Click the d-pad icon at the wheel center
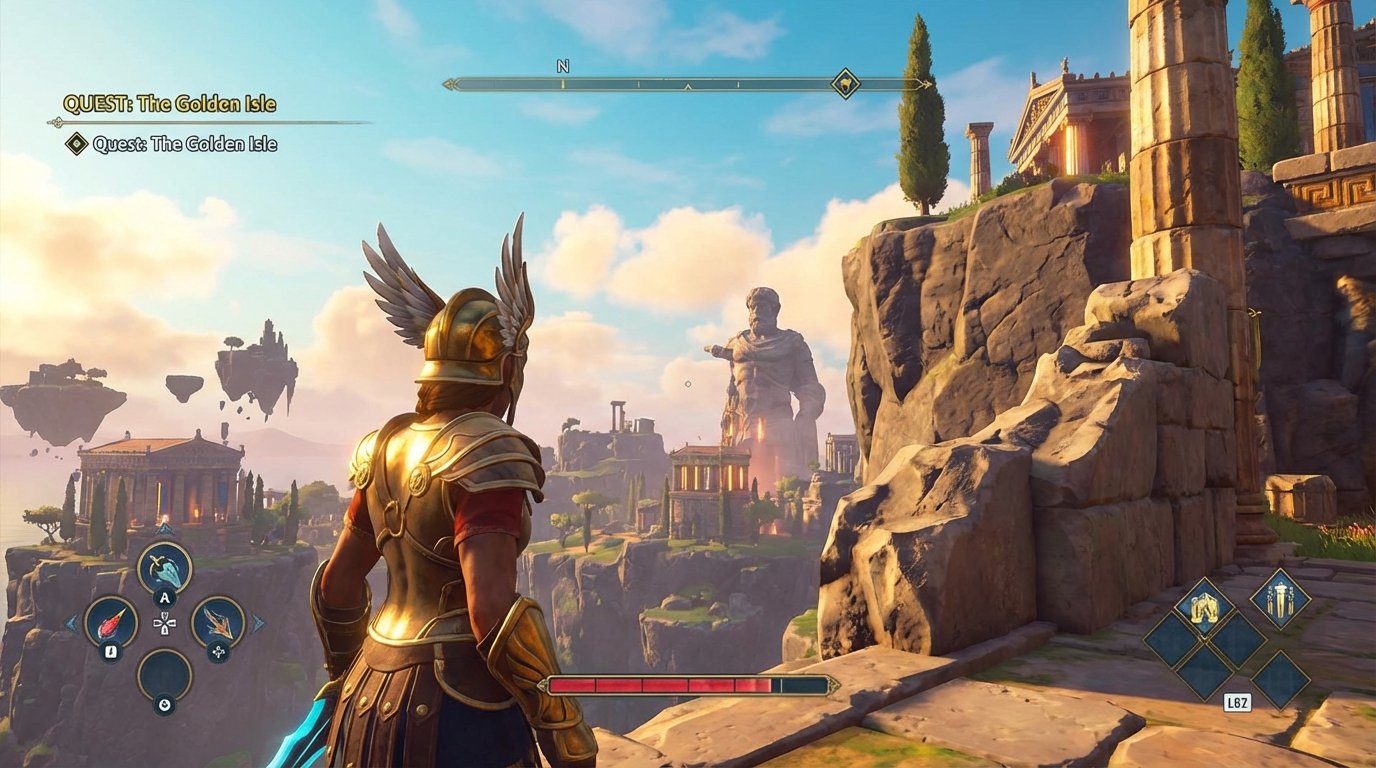This screenshot has height=768, width=1376. pyautogui.click(x=165, y=623)
